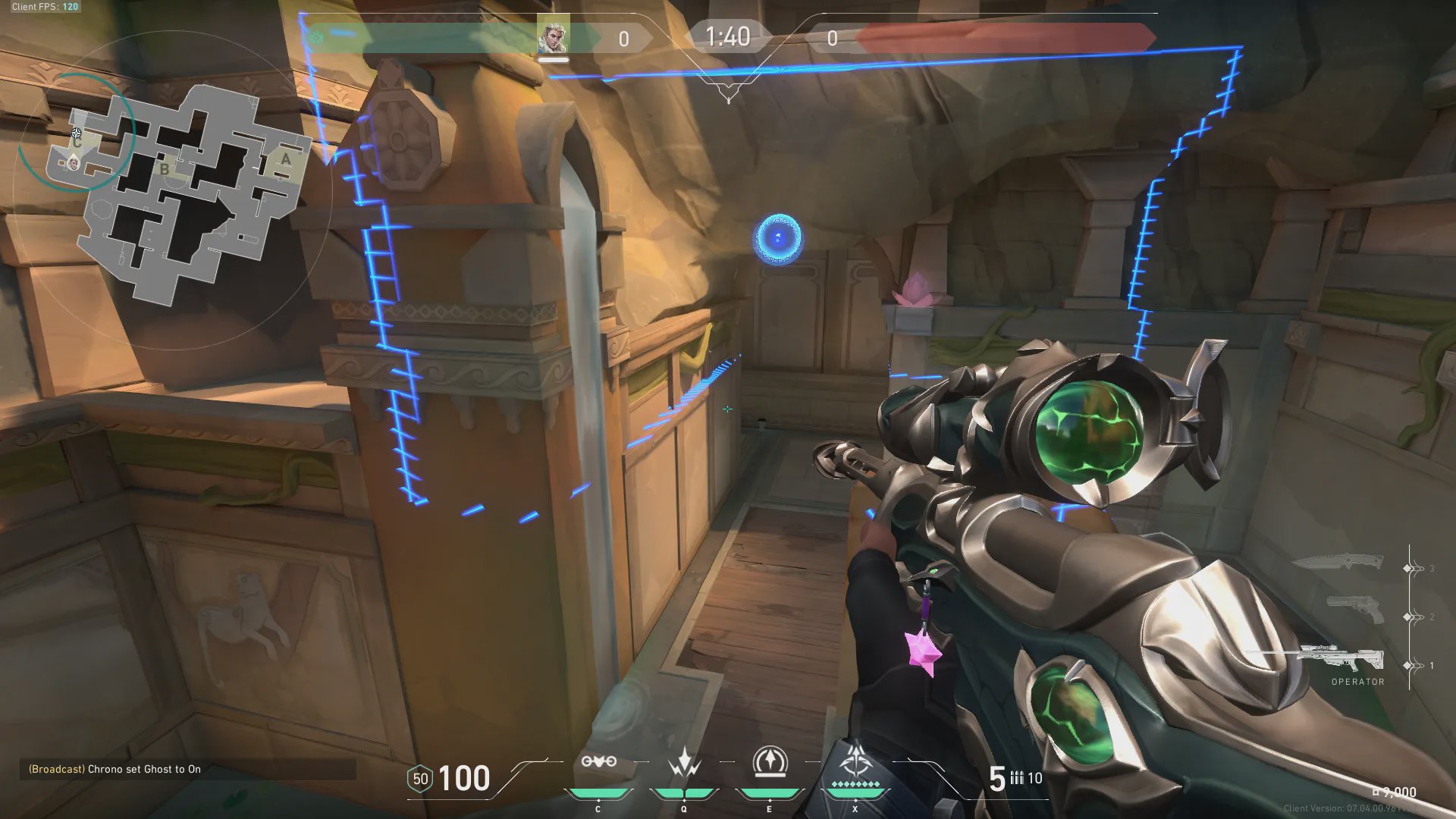The height and width of the screenshot is (819, 1456).
Task: Activate the Headhunter ability icon
Action: tap(684, 762)
